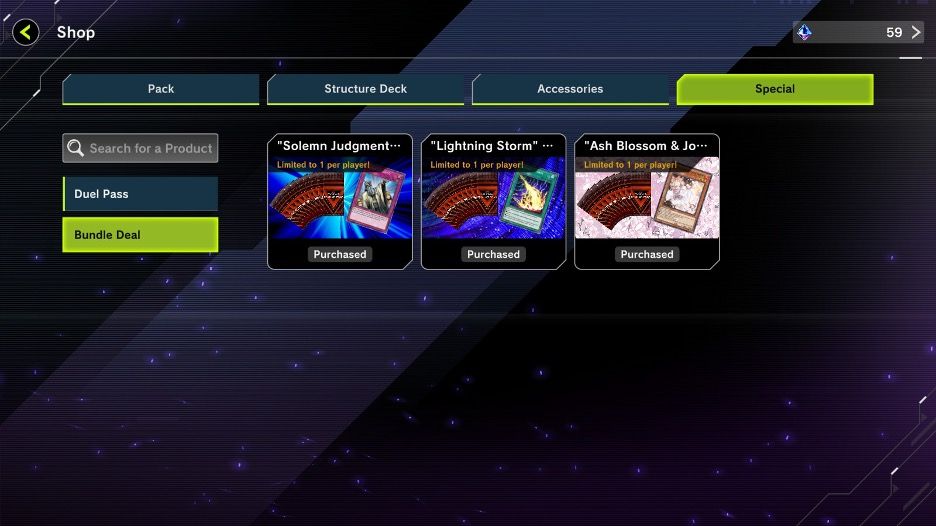
Task: Click the Search for a Product field
Action: [140, 148]
